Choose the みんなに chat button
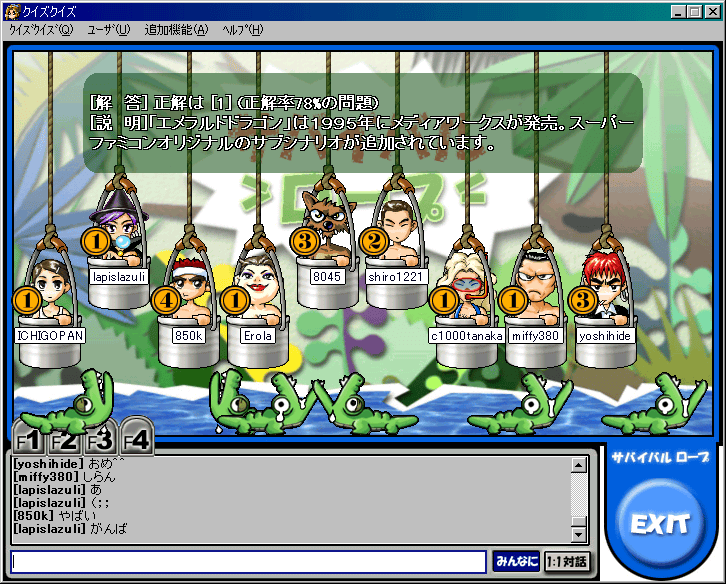Image resolution: width=726 pixels, height=584 pixels. tap(516, 561)
